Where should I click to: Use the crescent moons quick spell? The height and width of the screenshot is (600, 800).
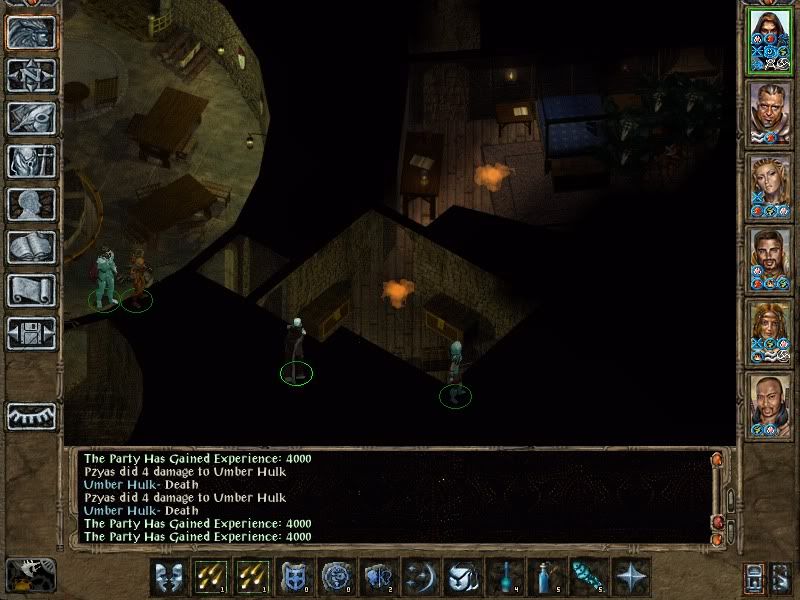[x=419, y=577]
